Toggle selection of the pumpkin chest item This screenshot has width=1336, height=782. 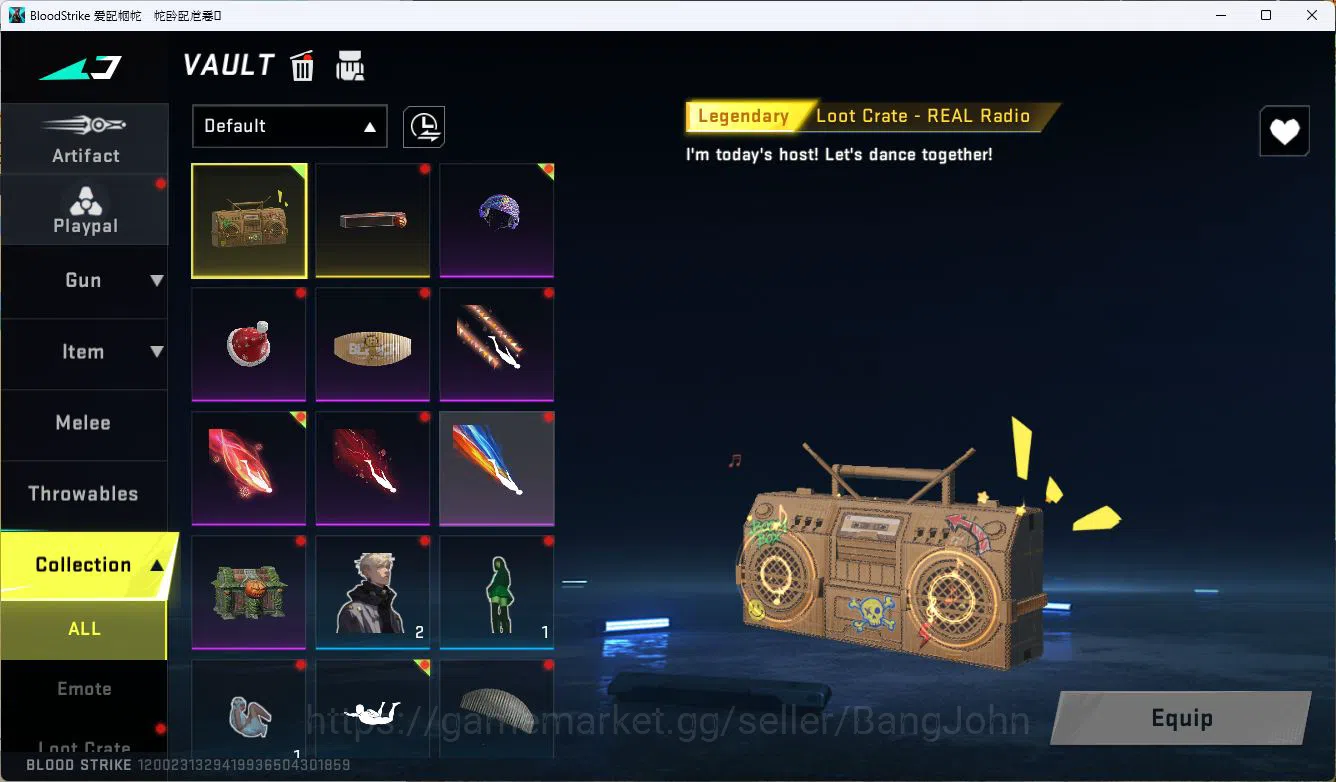[249, 592]
